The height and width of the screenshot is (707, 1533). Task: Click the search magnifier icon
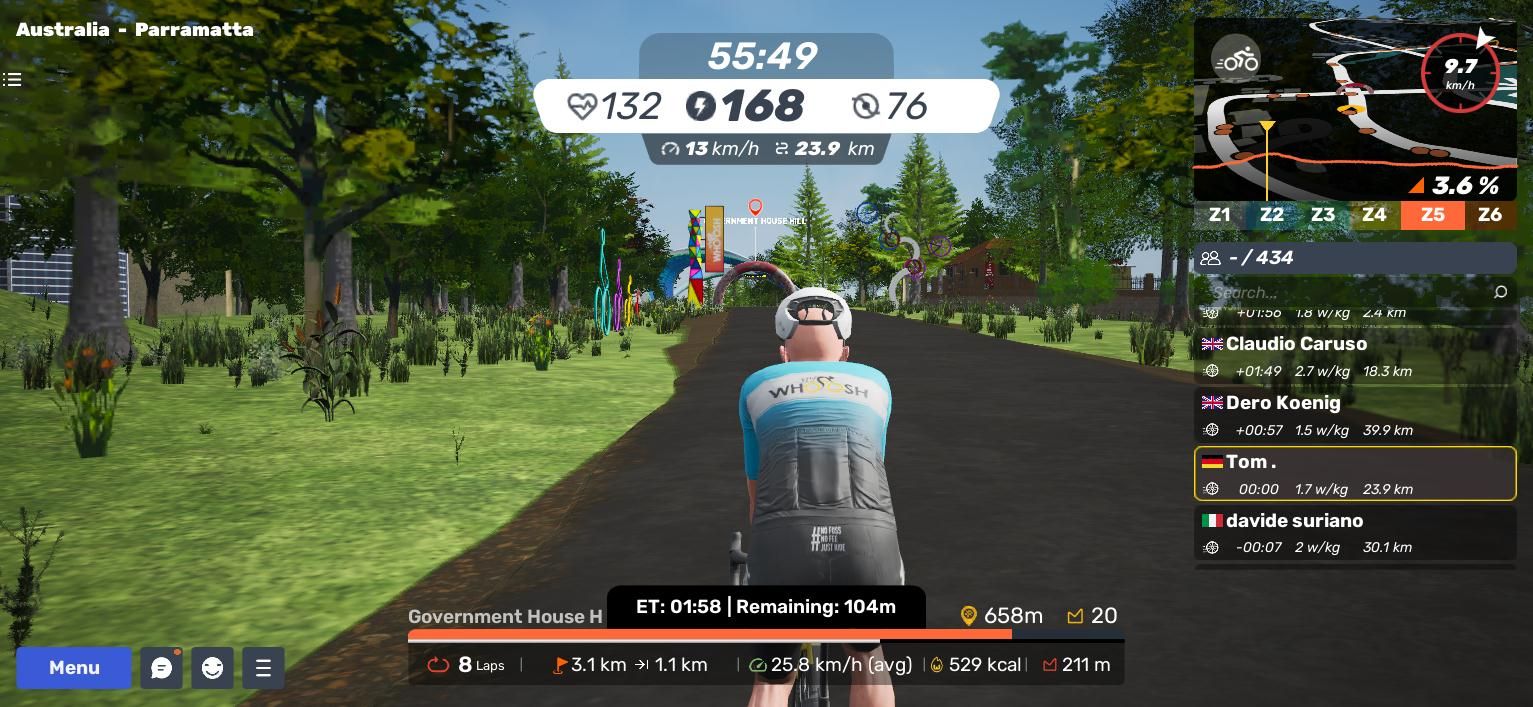tap(1500, 292)
